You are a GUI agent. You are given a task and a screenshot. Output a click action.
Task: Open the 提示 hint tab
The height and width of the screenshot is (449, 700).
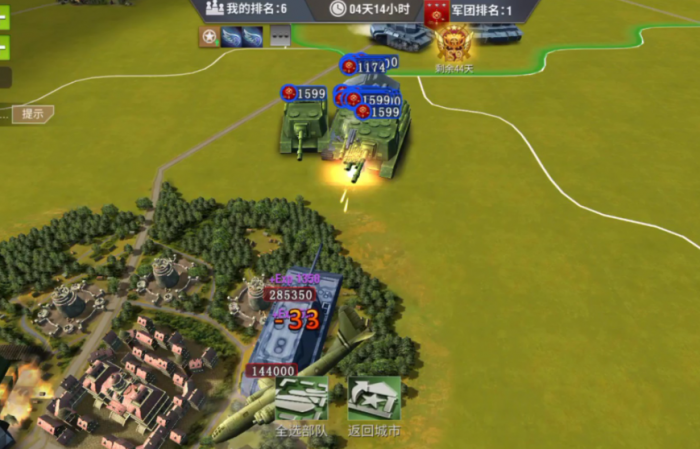[x=32, y=114]
